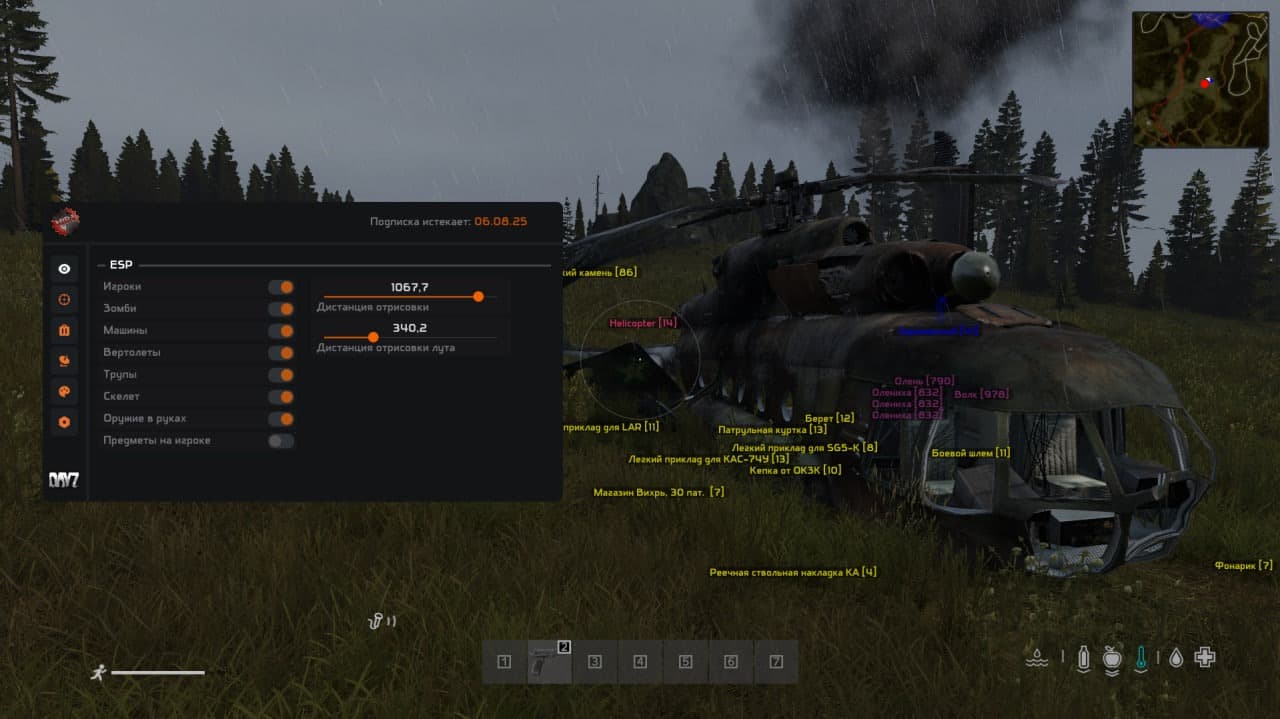This screenshot has height=719, width=1280.
Task: Open the gear icon settings tab
Action: pos(65,422)
